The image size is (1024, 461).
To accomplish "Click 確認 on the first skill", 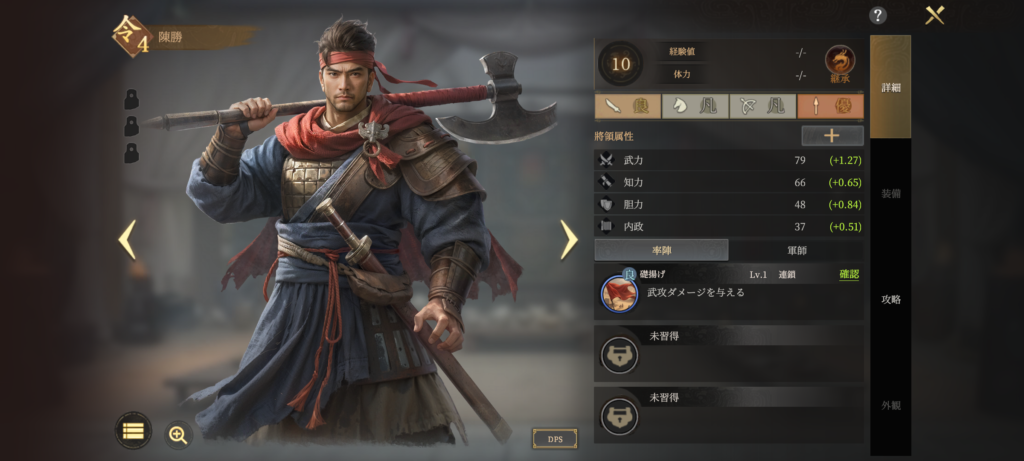I will 849,274.
